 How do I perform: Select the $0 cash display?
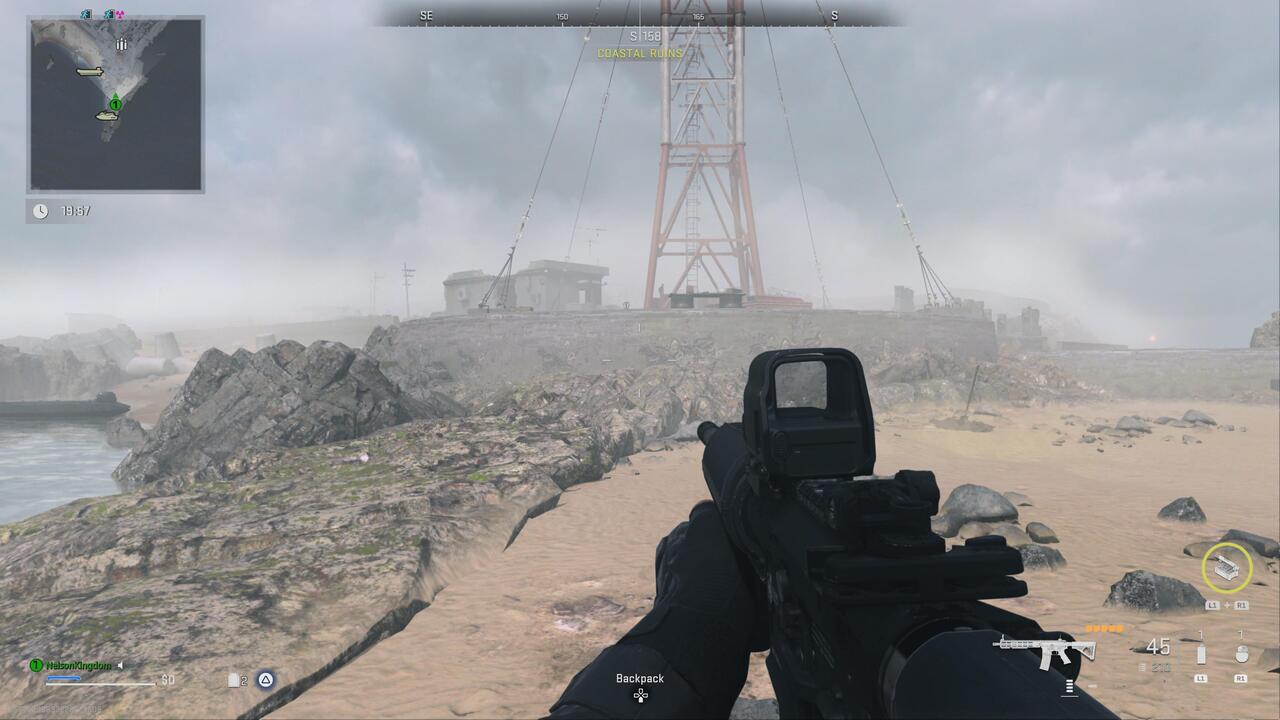tap(167, 680)
